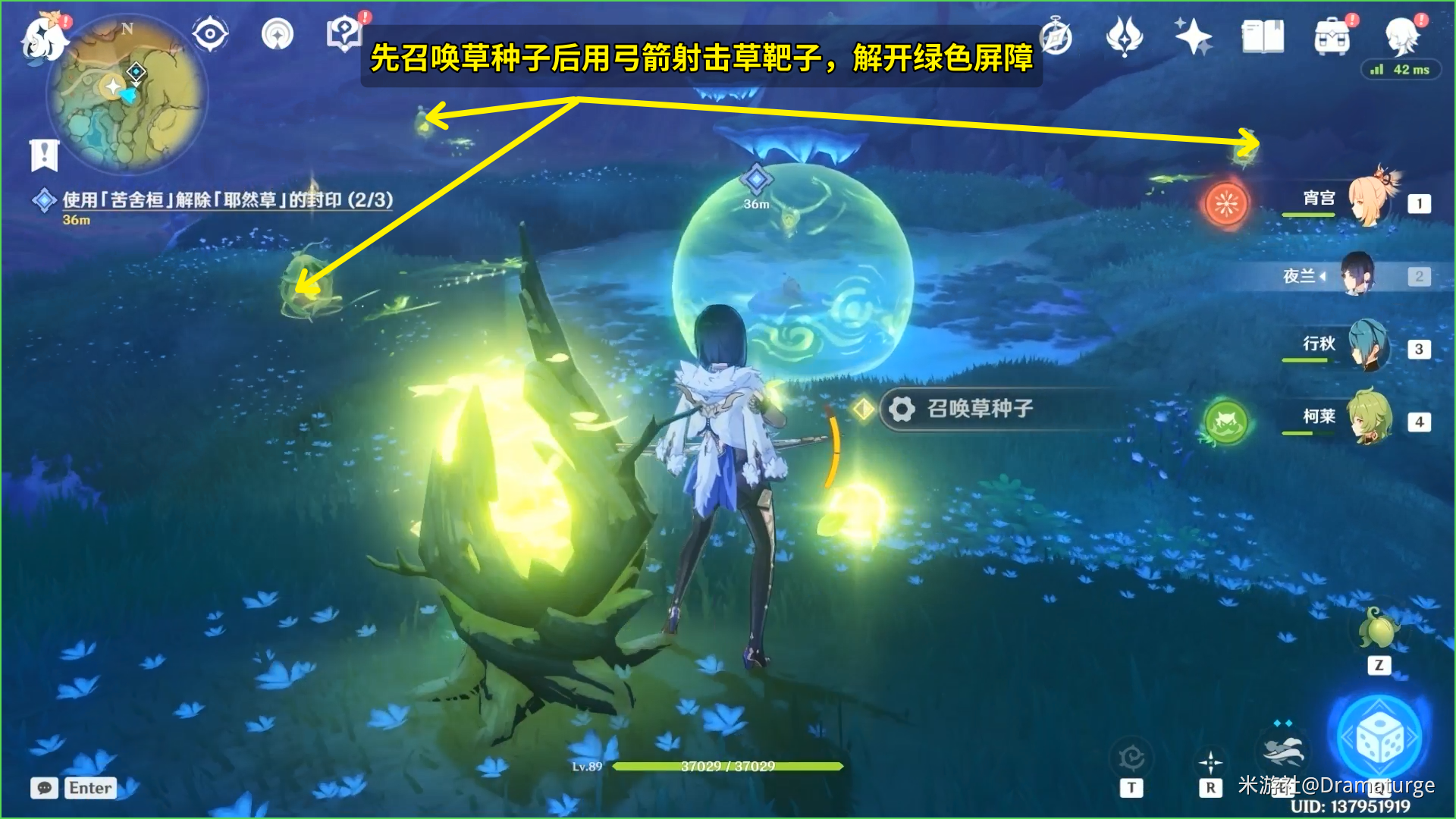Open the backpack inventory

pos(1332,36)
